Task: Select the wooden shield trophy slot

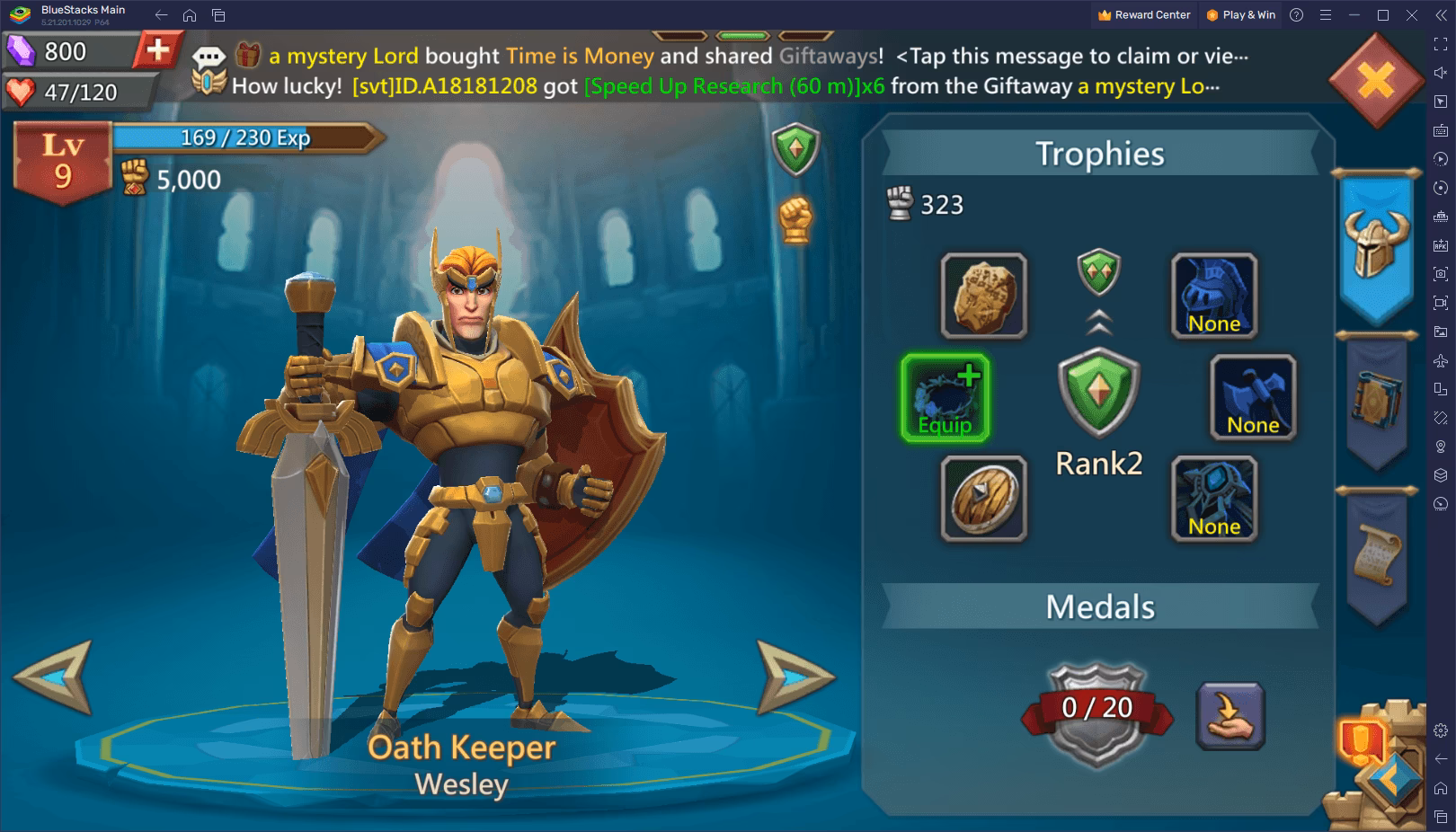Action: click(x=982, y=499)
